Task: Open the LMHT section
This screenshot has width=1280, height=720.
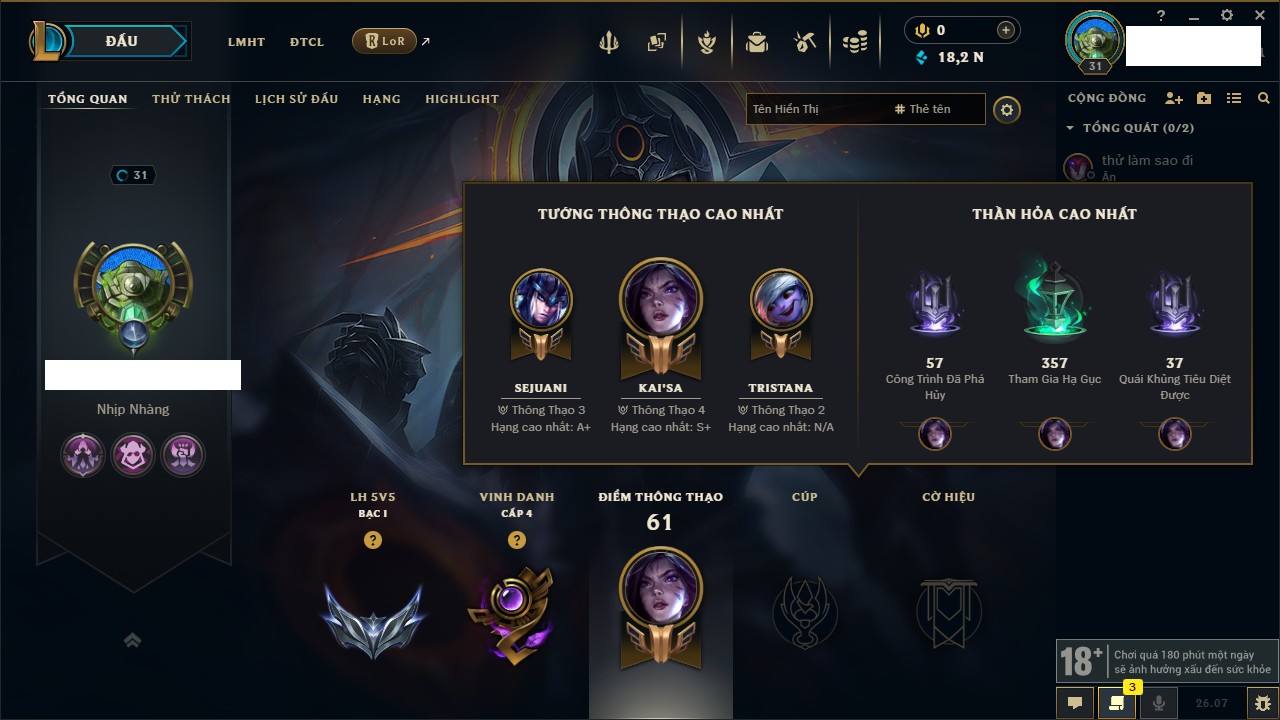Action: (246, 42)
